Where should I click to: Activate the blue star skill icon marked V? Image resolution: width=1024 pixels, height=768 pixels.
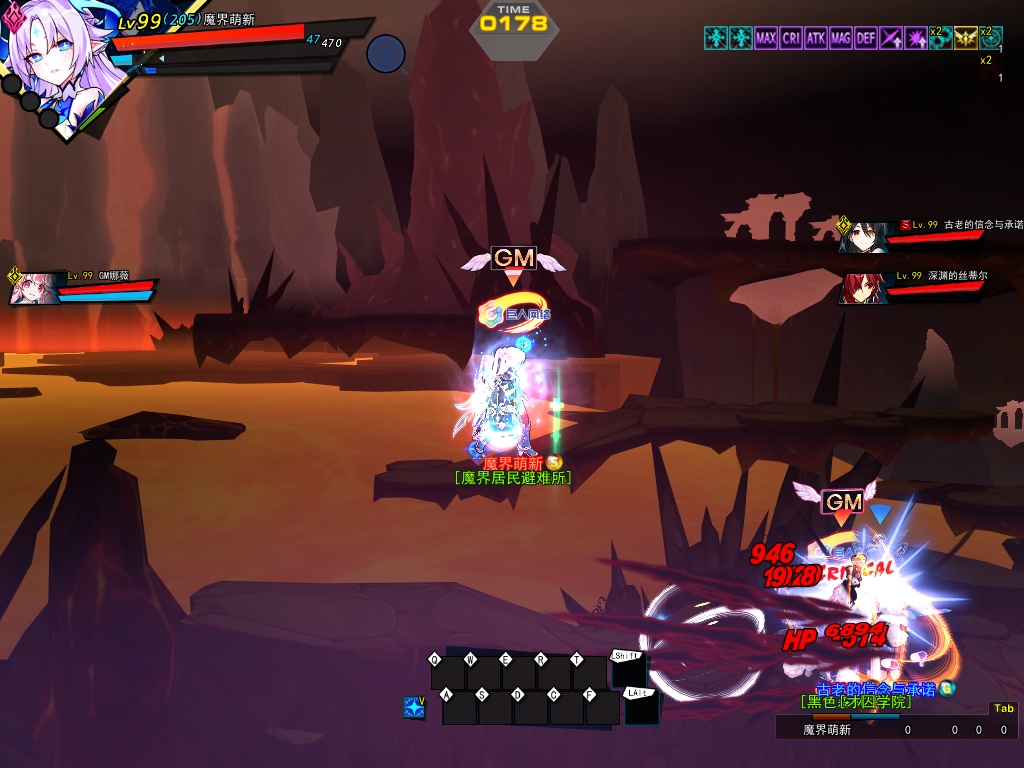414,708
